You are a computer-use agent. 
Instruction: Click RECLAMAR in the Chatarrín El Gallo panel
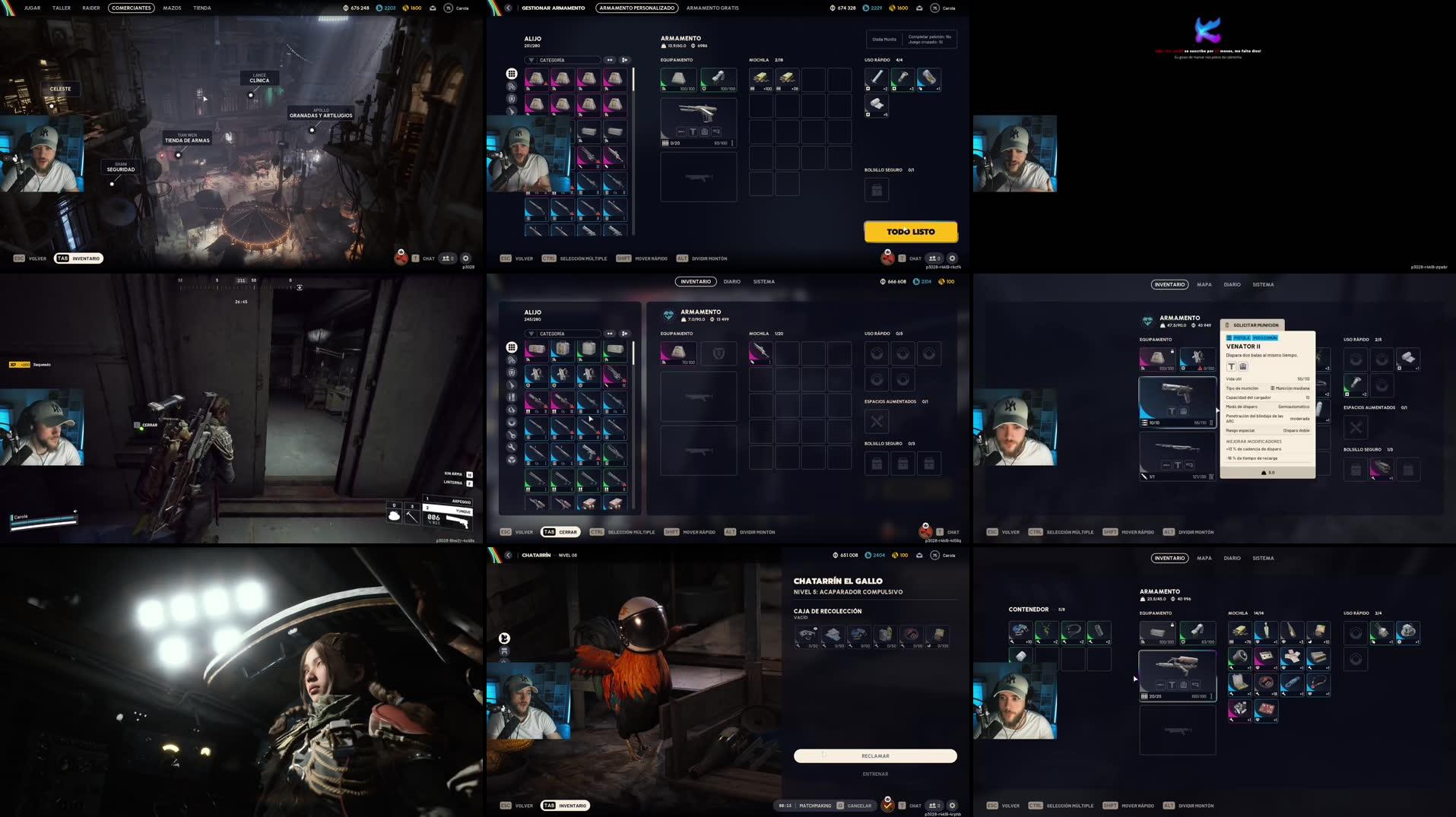pyautogui.click(x=874, y=755)
